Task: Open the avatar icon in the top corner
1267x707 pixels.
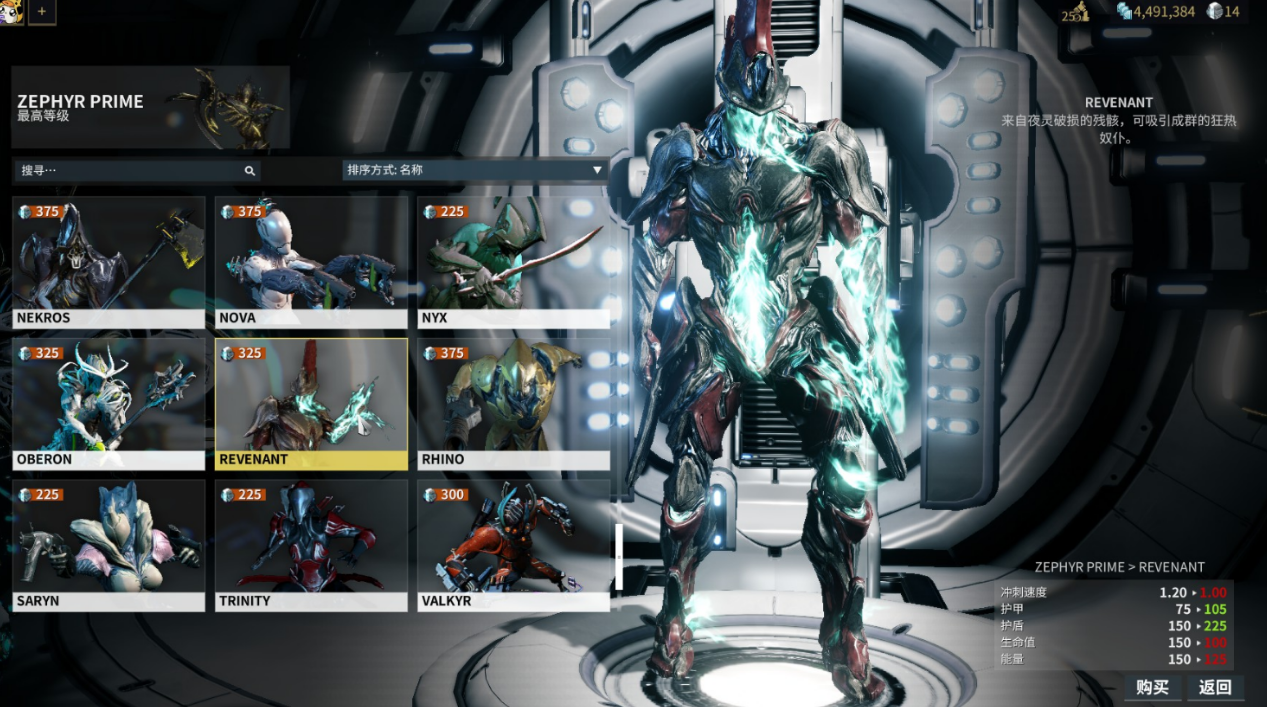Action: [x=11, y=12]
